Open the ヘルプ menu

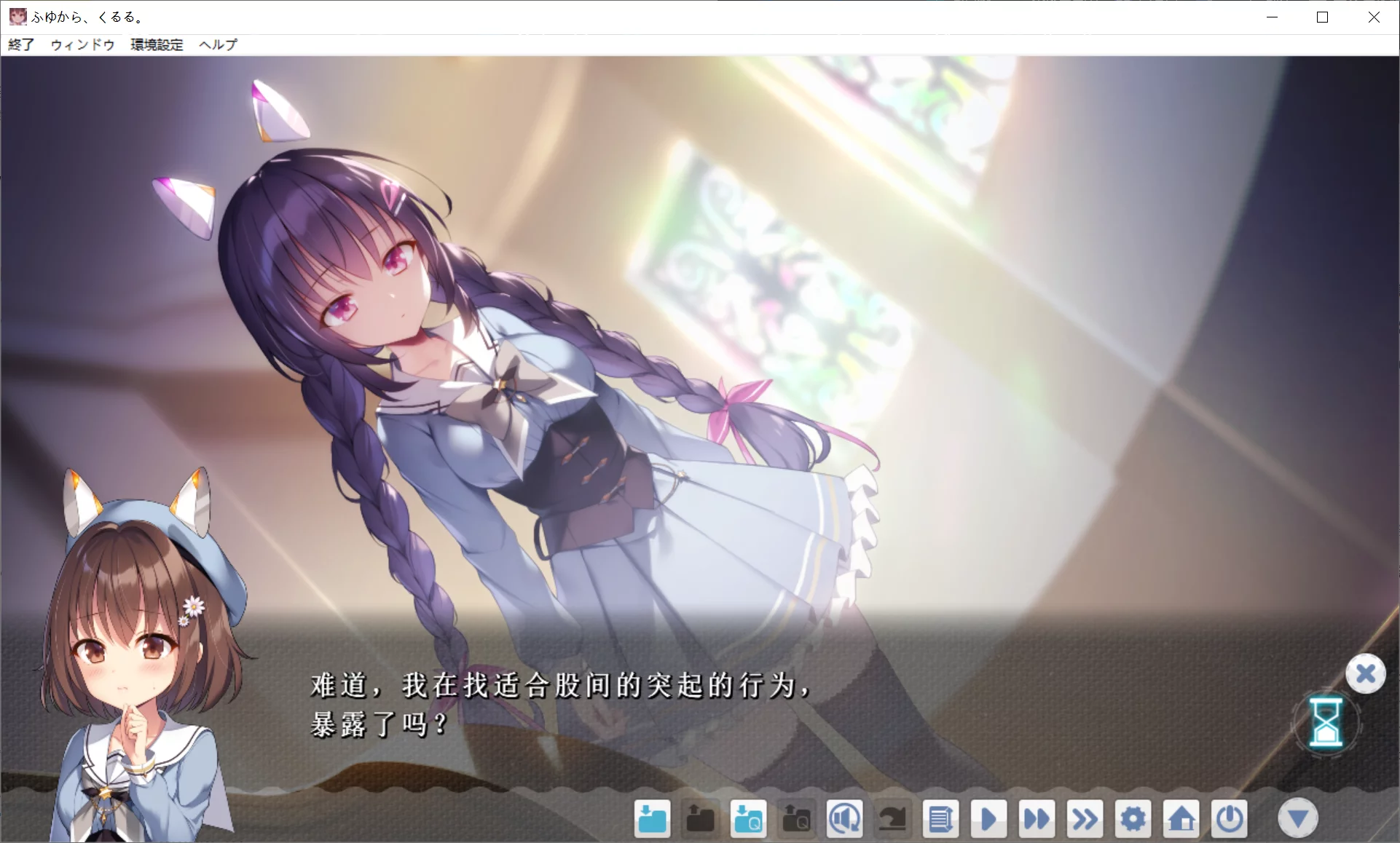(217, 44)
